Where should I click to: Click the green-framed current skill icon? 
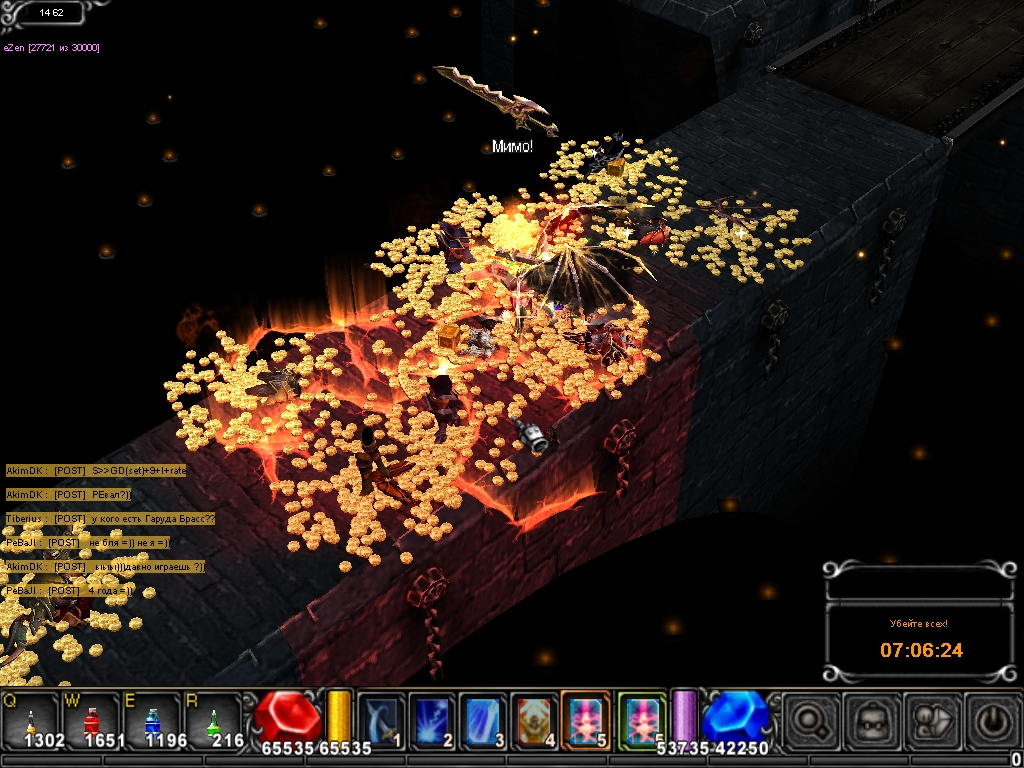point(641,717)
